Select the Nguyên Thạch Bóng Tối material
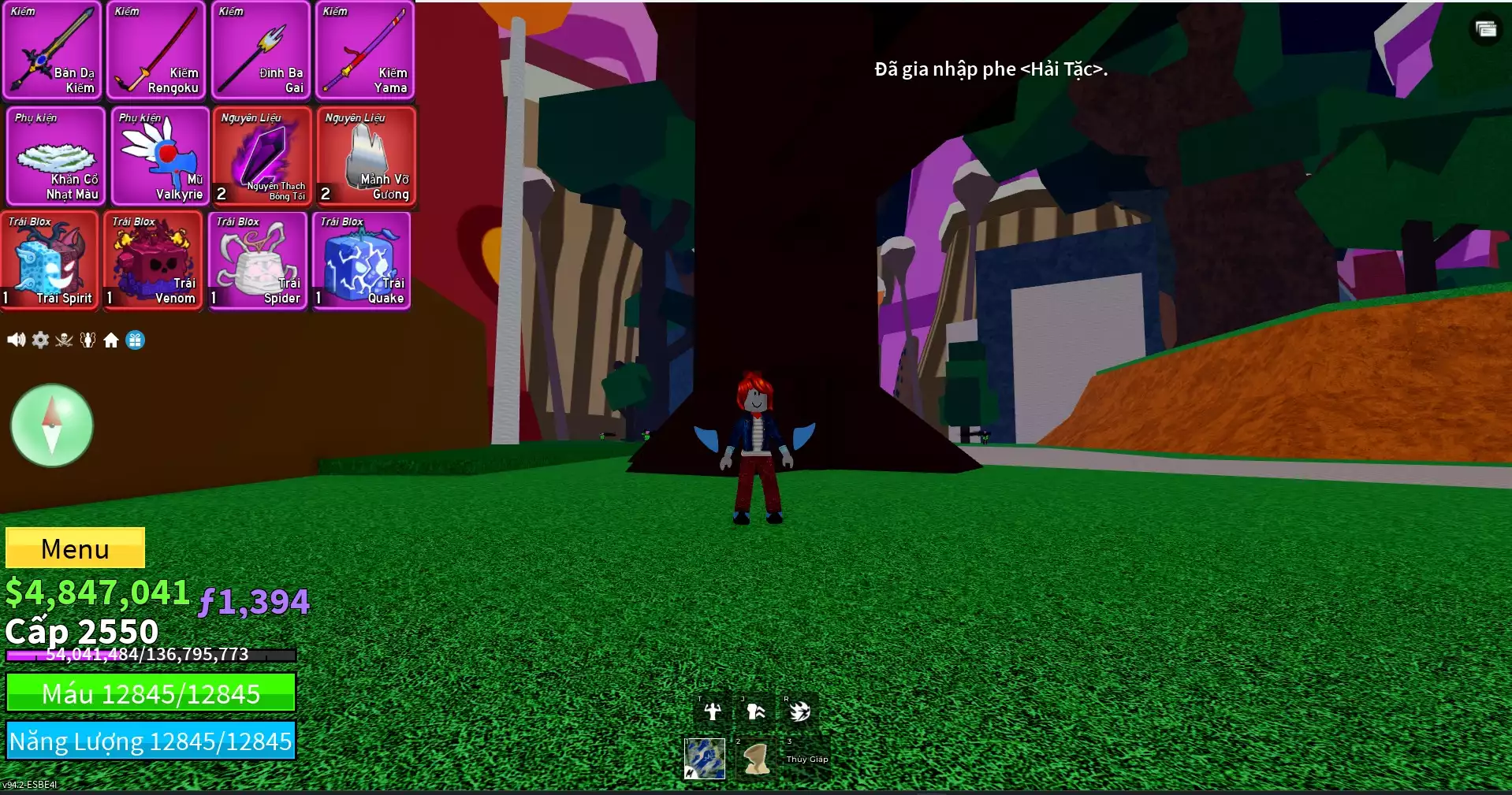Image resolution: width=1512 pixels, height=795 pixels. tap(262, 157)
